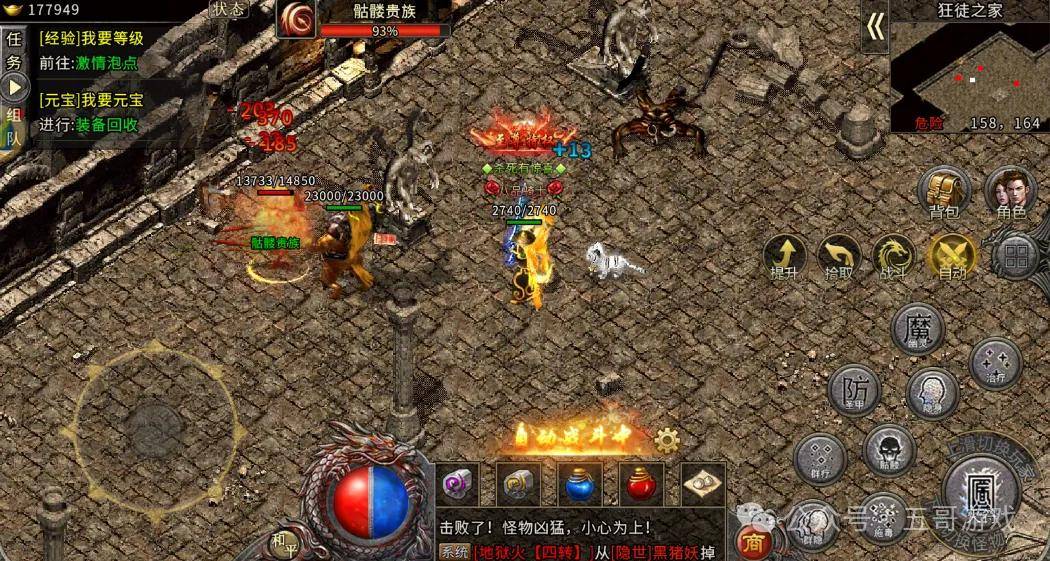Open auto-battle settings gear icon
The width and height of the screenshot is (1050, 561).
point(667,440)
